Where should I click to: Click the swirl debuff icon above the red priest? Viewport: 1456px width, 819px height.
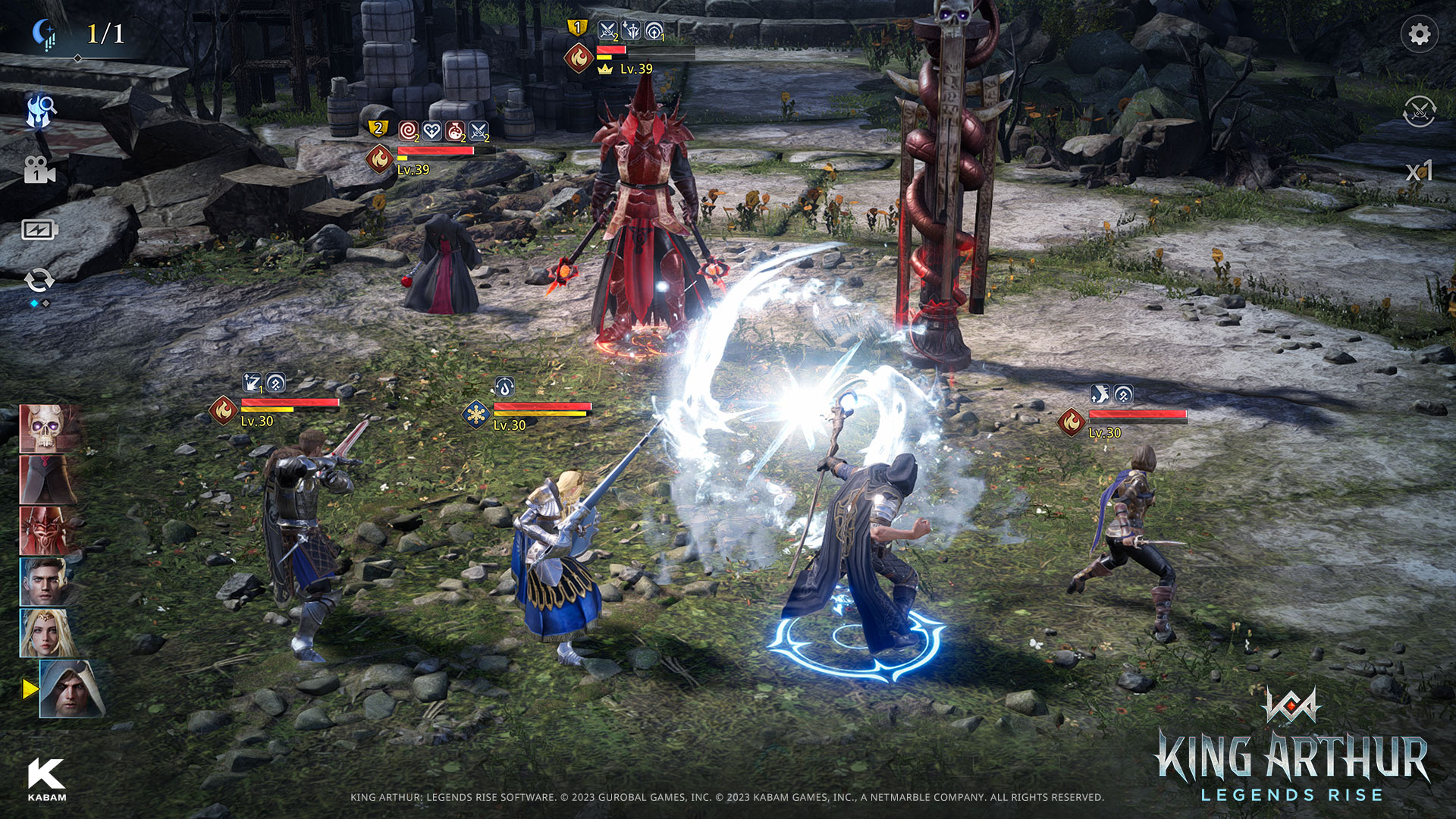(408, 130)
